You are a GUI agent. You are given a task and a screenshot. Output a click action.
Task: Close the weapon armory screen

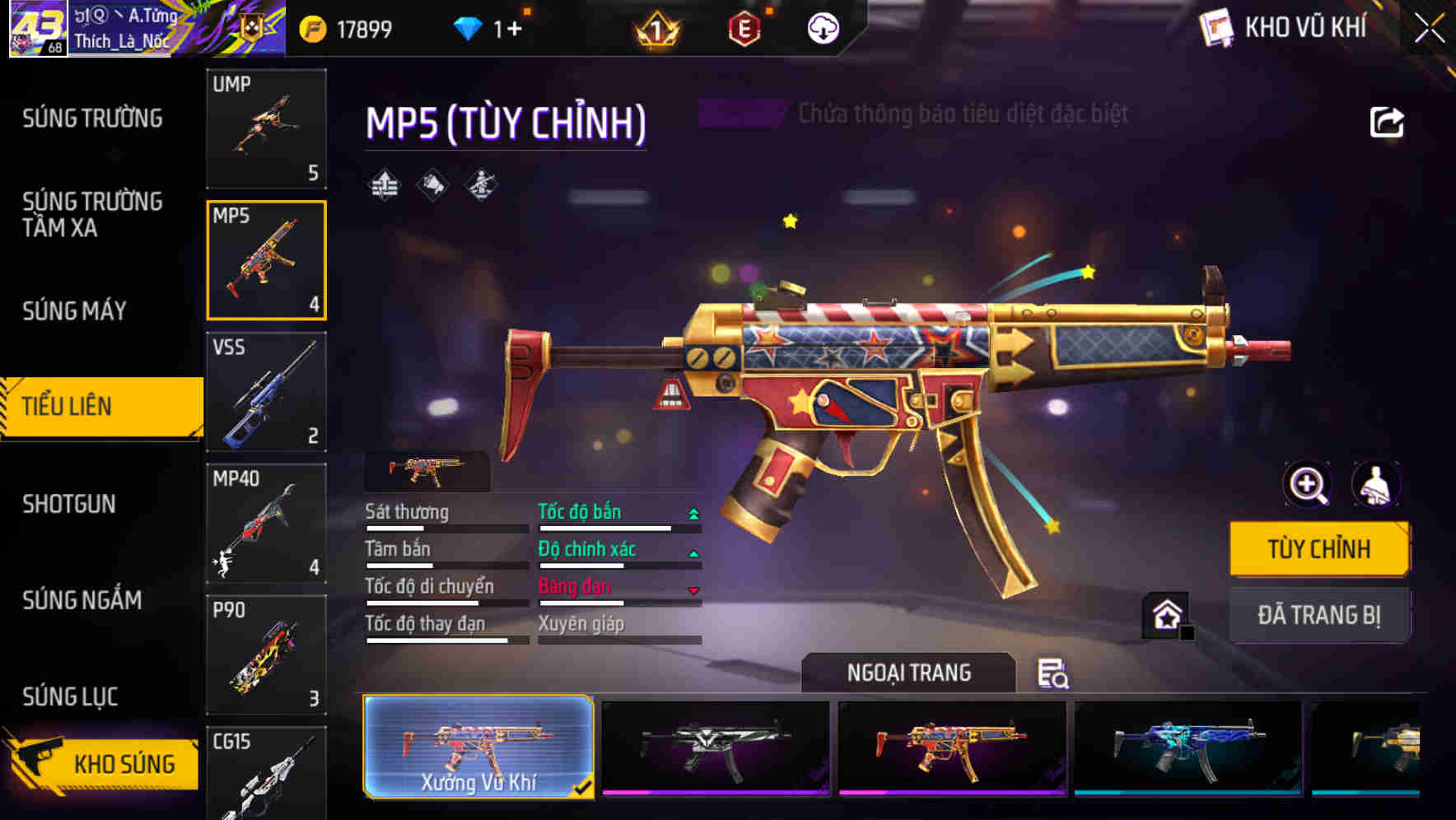coord(1429,29)
